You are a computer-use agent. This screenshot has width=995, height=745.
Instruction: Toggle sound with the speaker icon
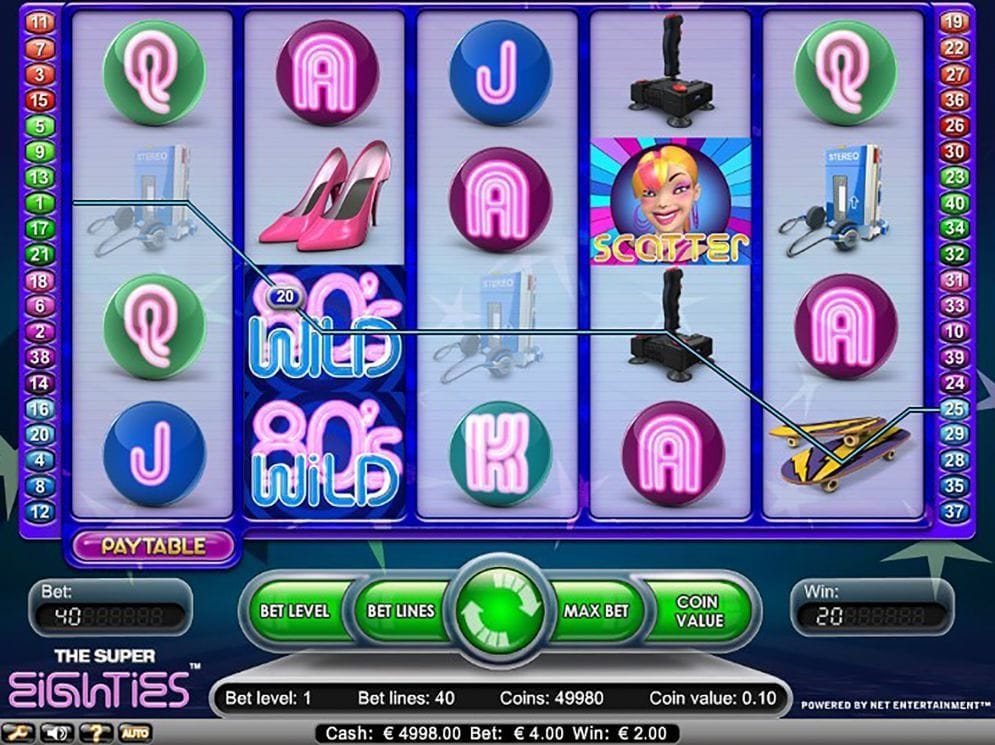(x=57, y=733)
